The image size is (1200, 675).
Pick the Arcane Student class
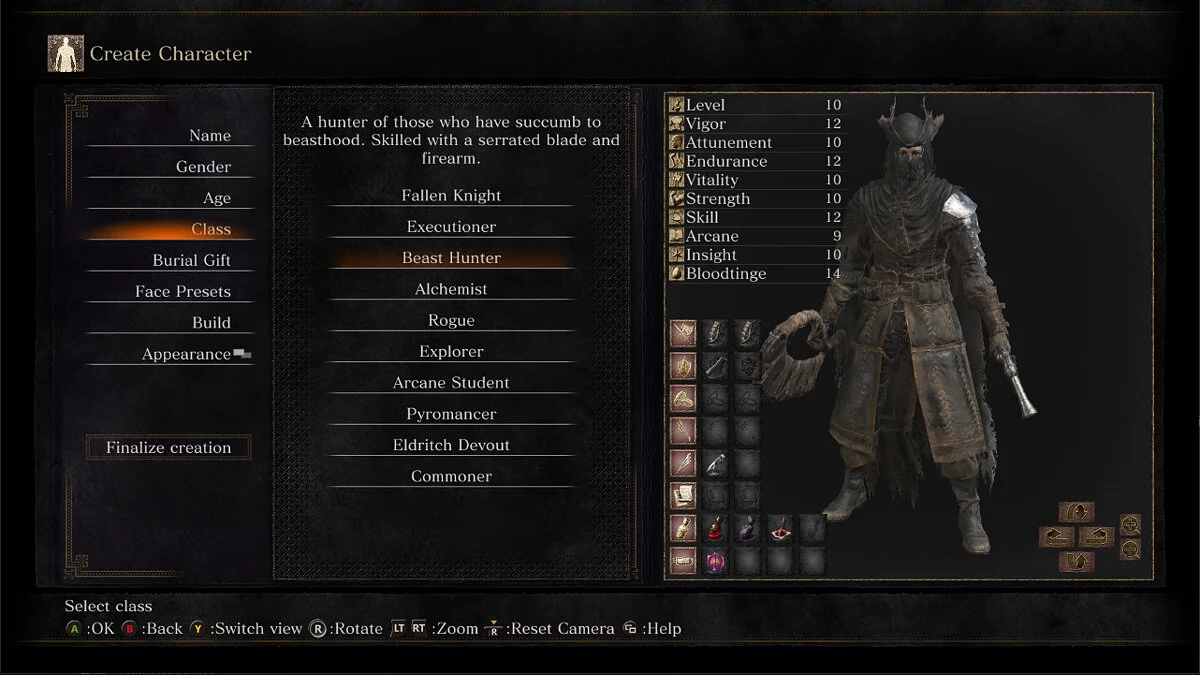pyautogui.click(x=451, y=383)
